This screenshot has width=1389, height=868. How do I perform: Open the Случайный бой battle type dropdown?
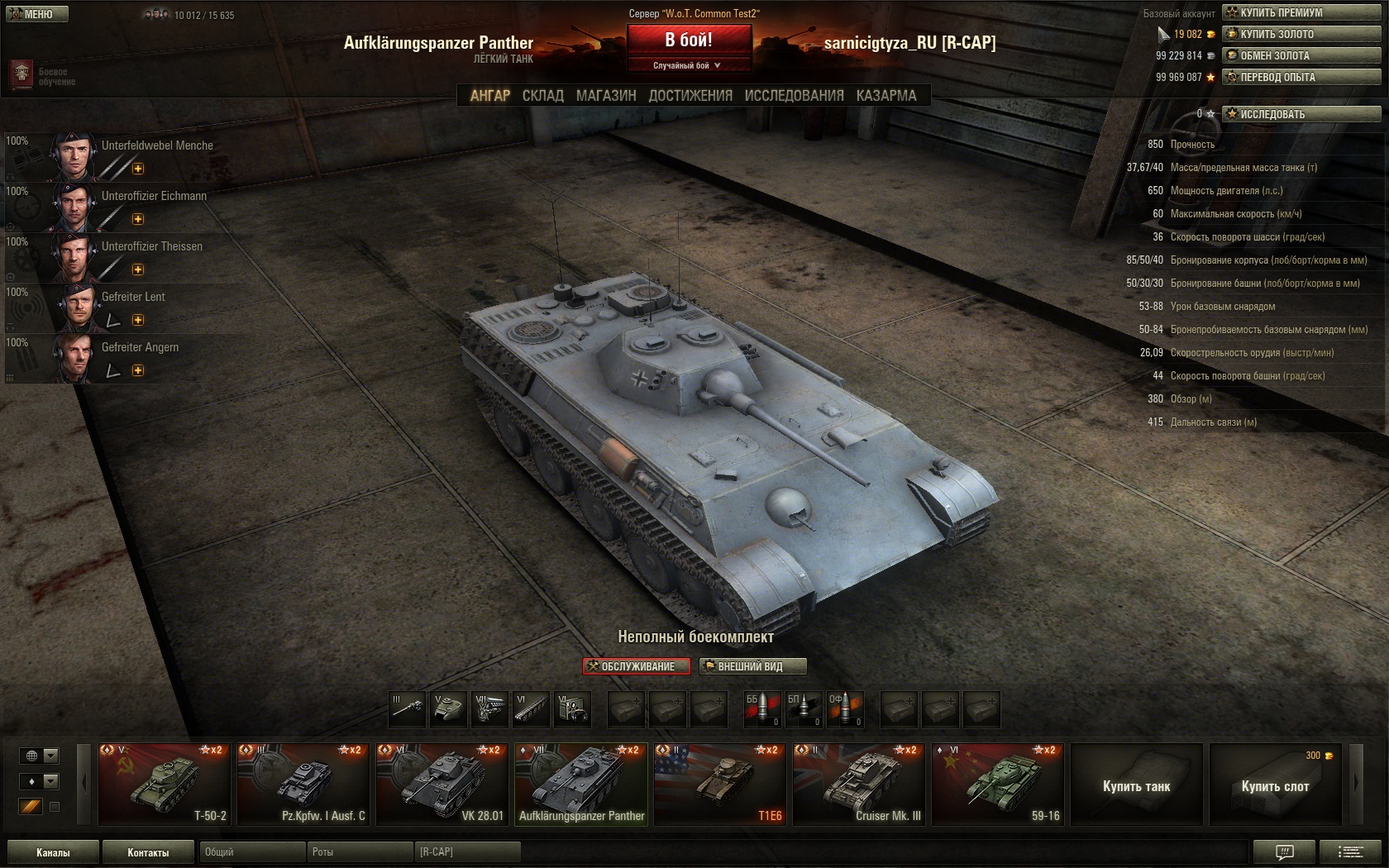pos(688,65)
